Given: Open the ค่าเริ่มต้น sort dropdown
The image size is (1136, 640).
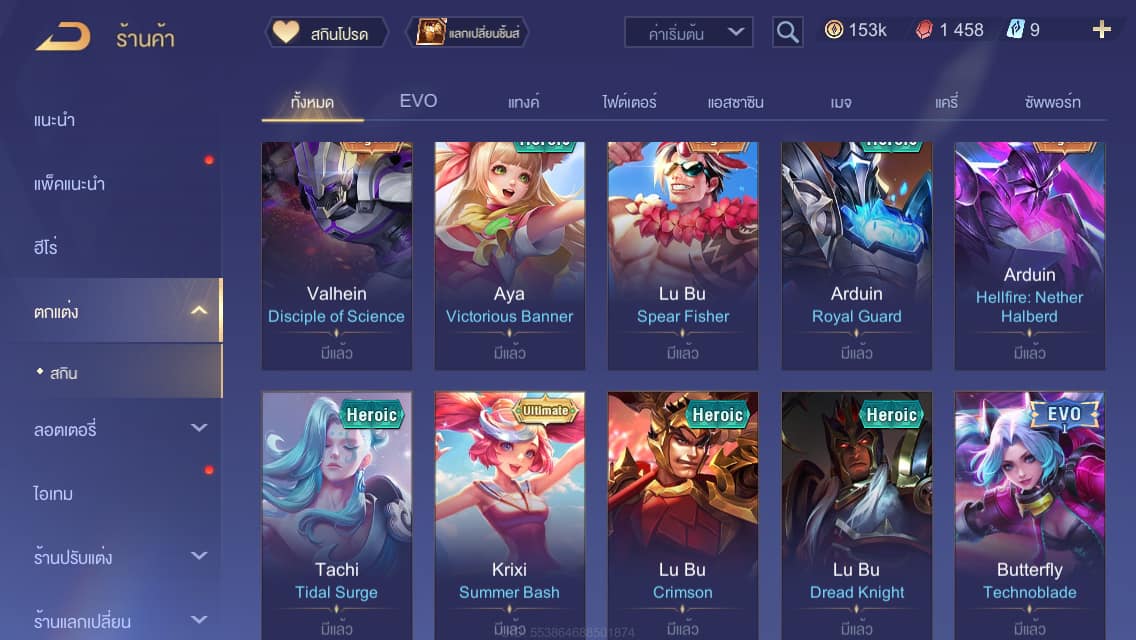Looking at the screenshot, I should (x=688, y=33).
